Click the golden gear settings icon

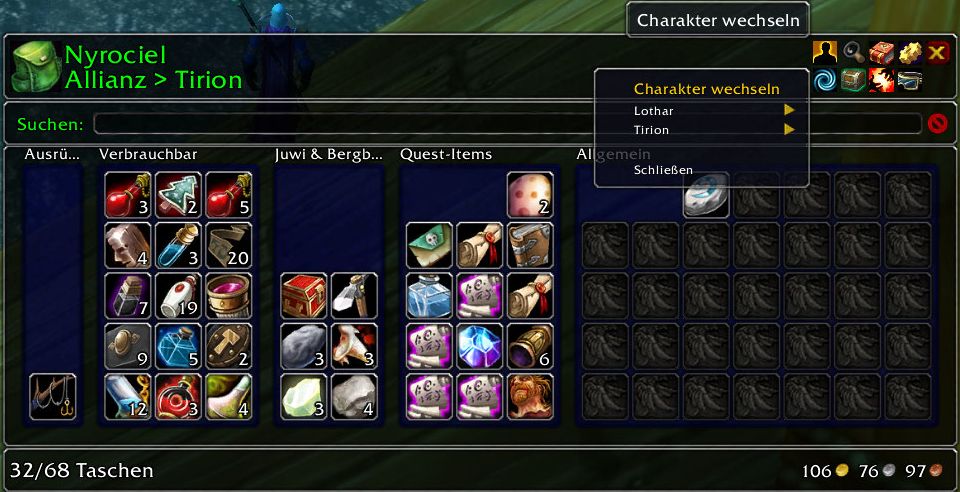tap(909, 53)
